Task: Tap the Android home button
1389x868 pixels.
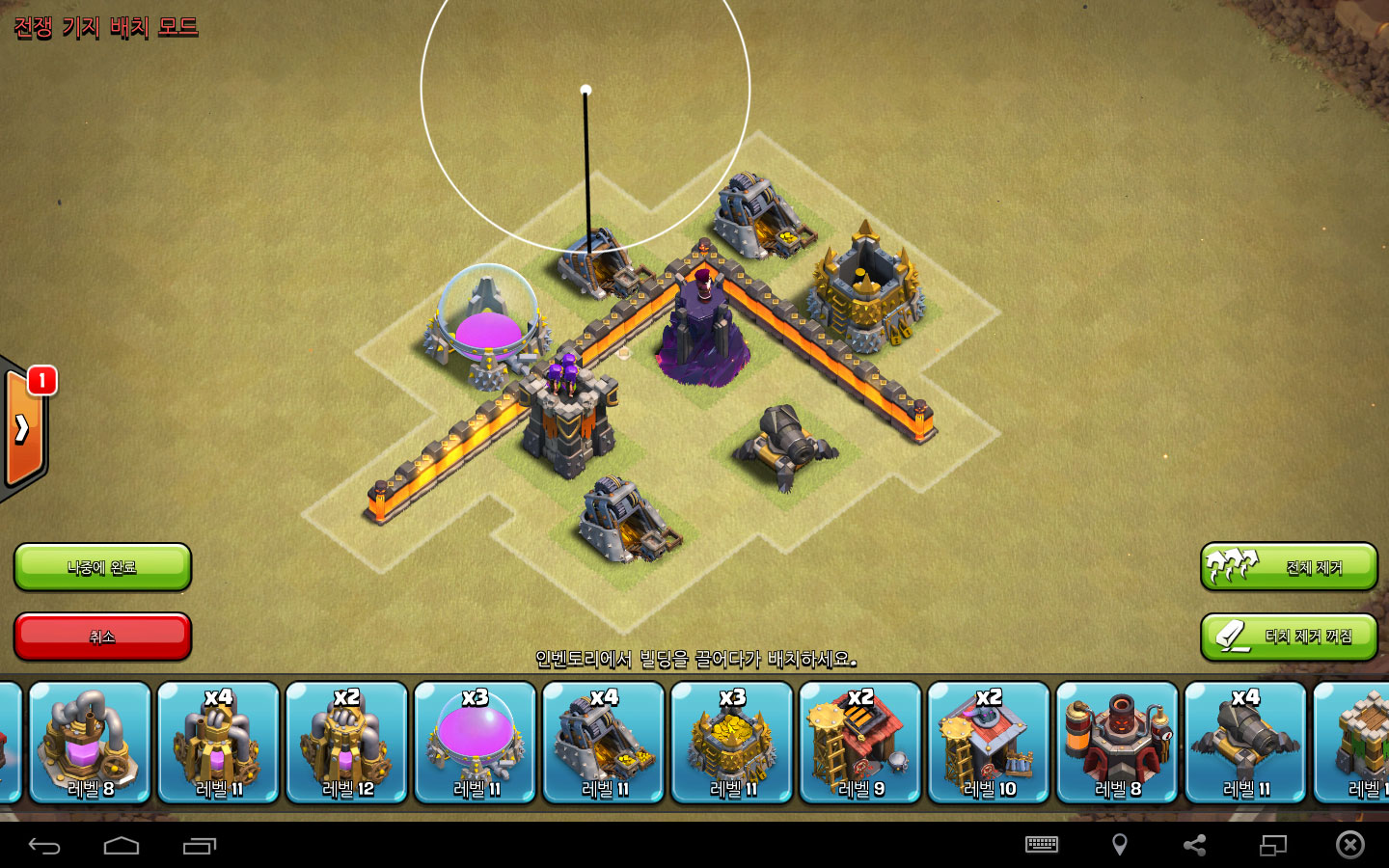Action: click(x=122, y=846)
